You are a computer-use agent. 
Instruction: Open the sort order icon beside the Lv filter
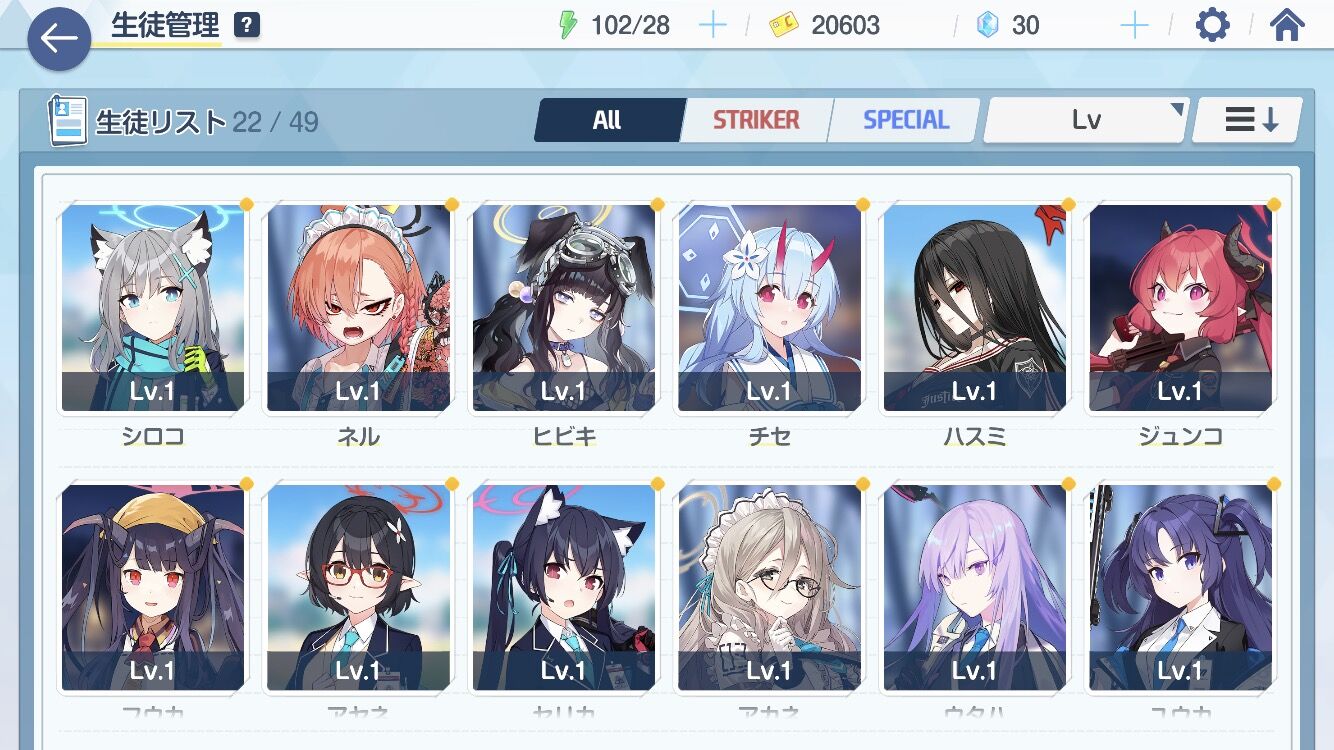1245,118
